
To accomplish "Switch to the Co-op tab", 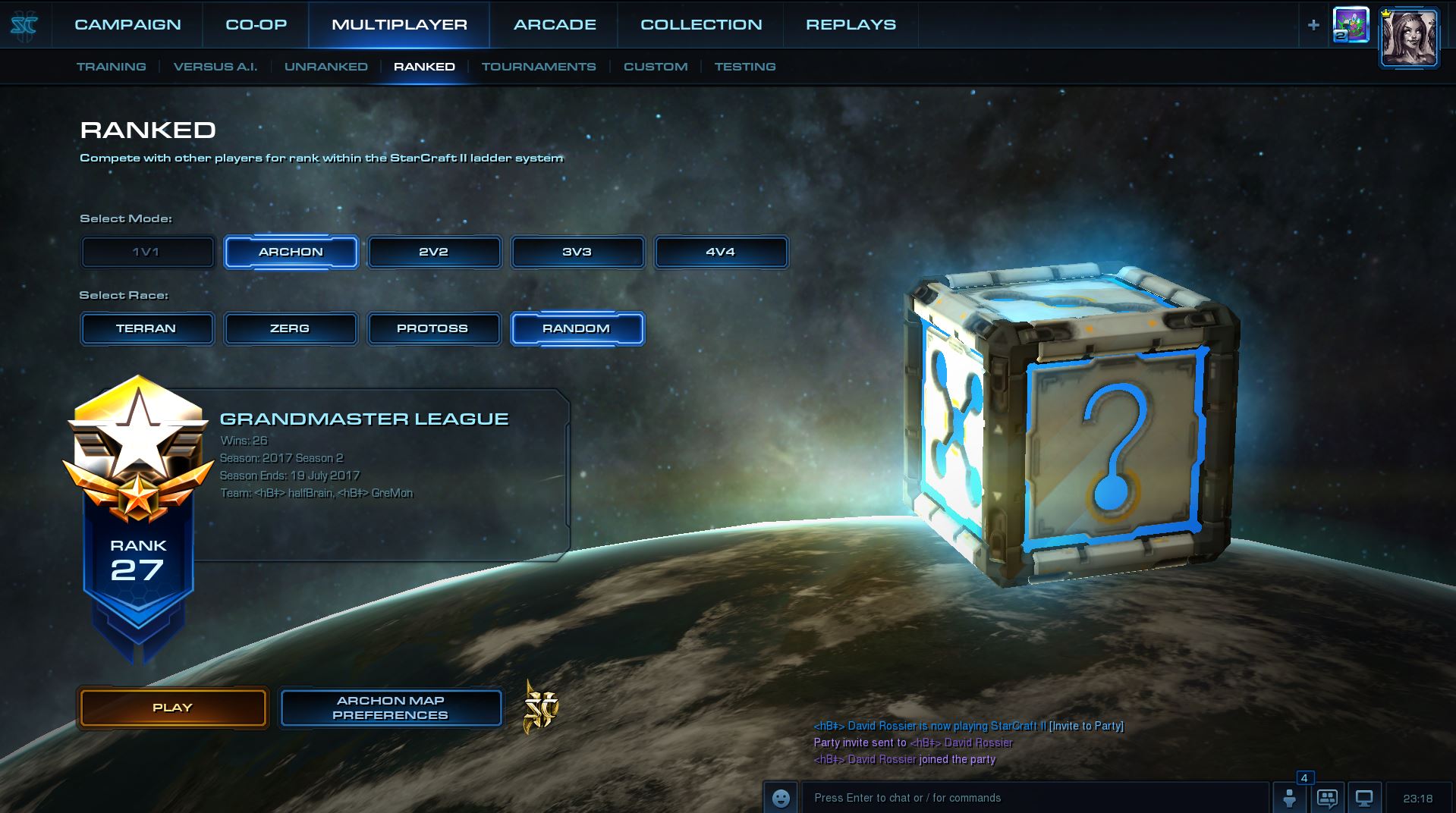I will 256,24.
